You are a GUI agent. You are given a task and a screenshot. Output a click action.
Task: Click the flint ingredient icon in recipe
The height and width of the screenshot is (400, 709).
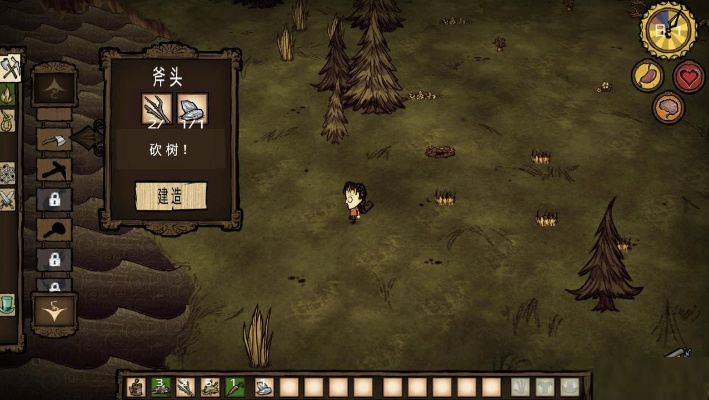tap(191, 110)
